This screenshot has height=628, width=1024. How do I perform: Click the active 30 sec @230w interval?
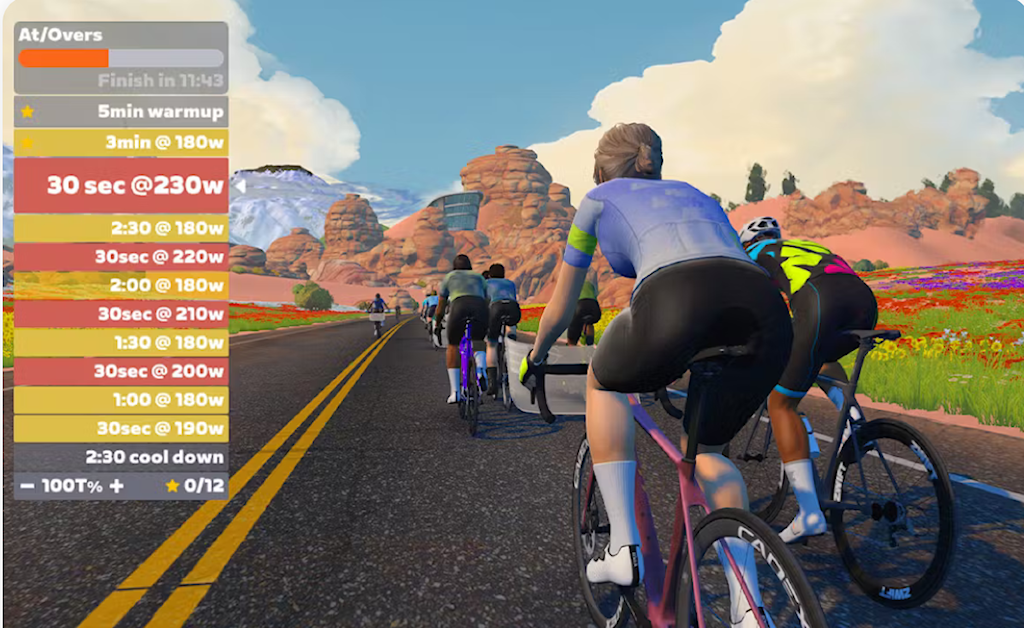[121, 185]
